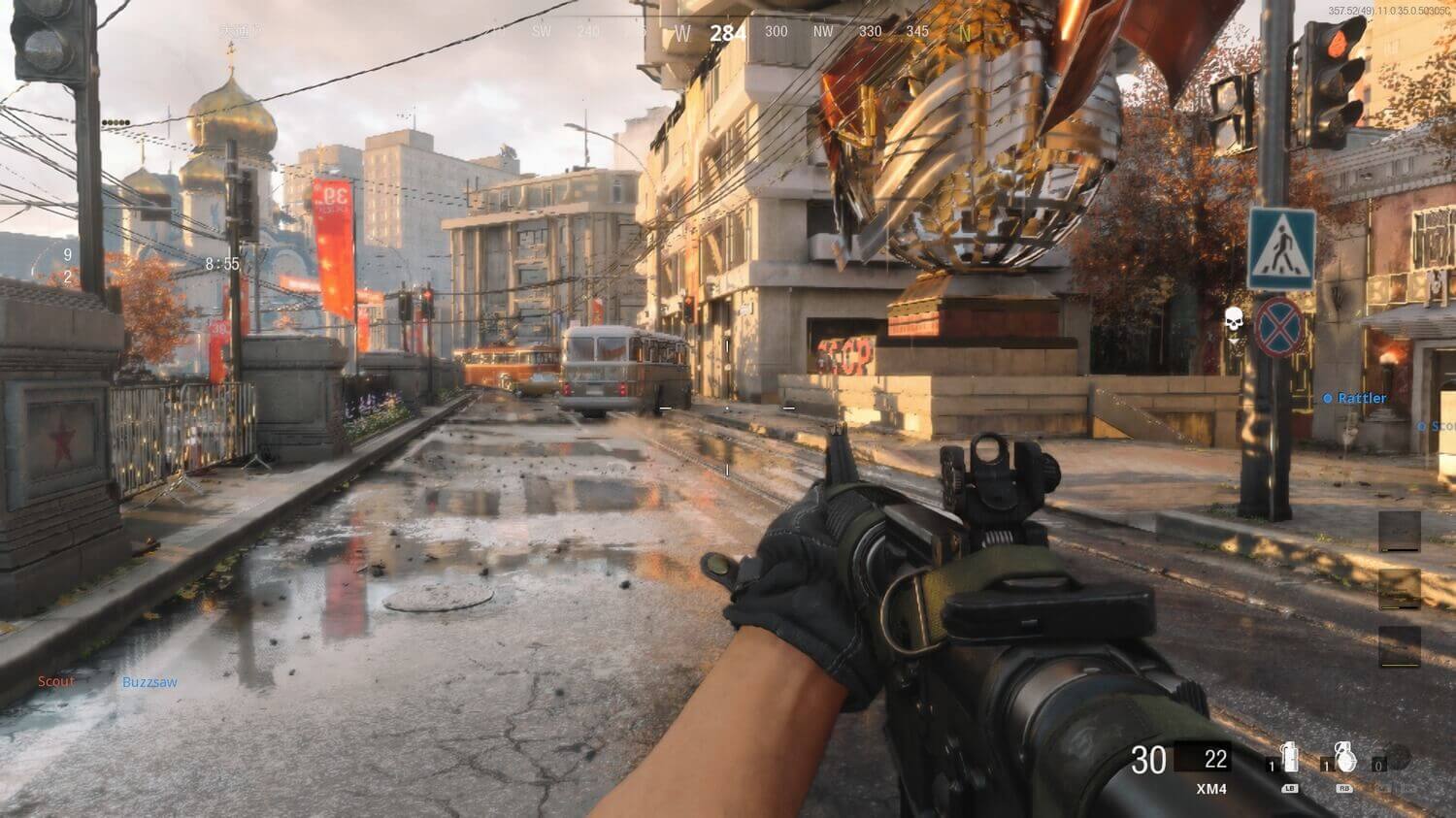Click the compass heading bar
The image size is (1456, 818).
728,32
